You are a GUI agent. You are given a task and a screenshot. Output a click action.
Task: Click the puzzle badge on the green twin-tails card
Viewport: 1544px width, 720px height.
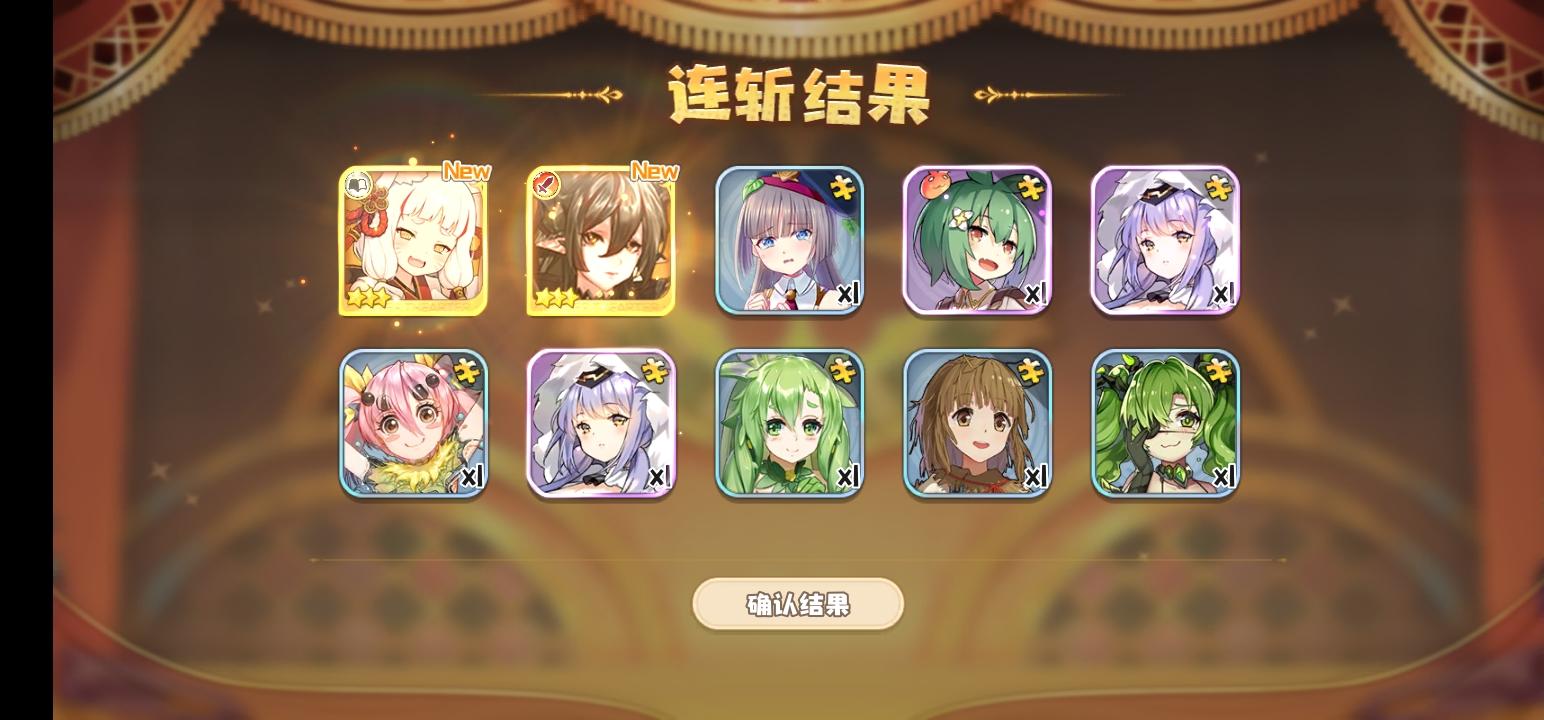[1218, 369]
